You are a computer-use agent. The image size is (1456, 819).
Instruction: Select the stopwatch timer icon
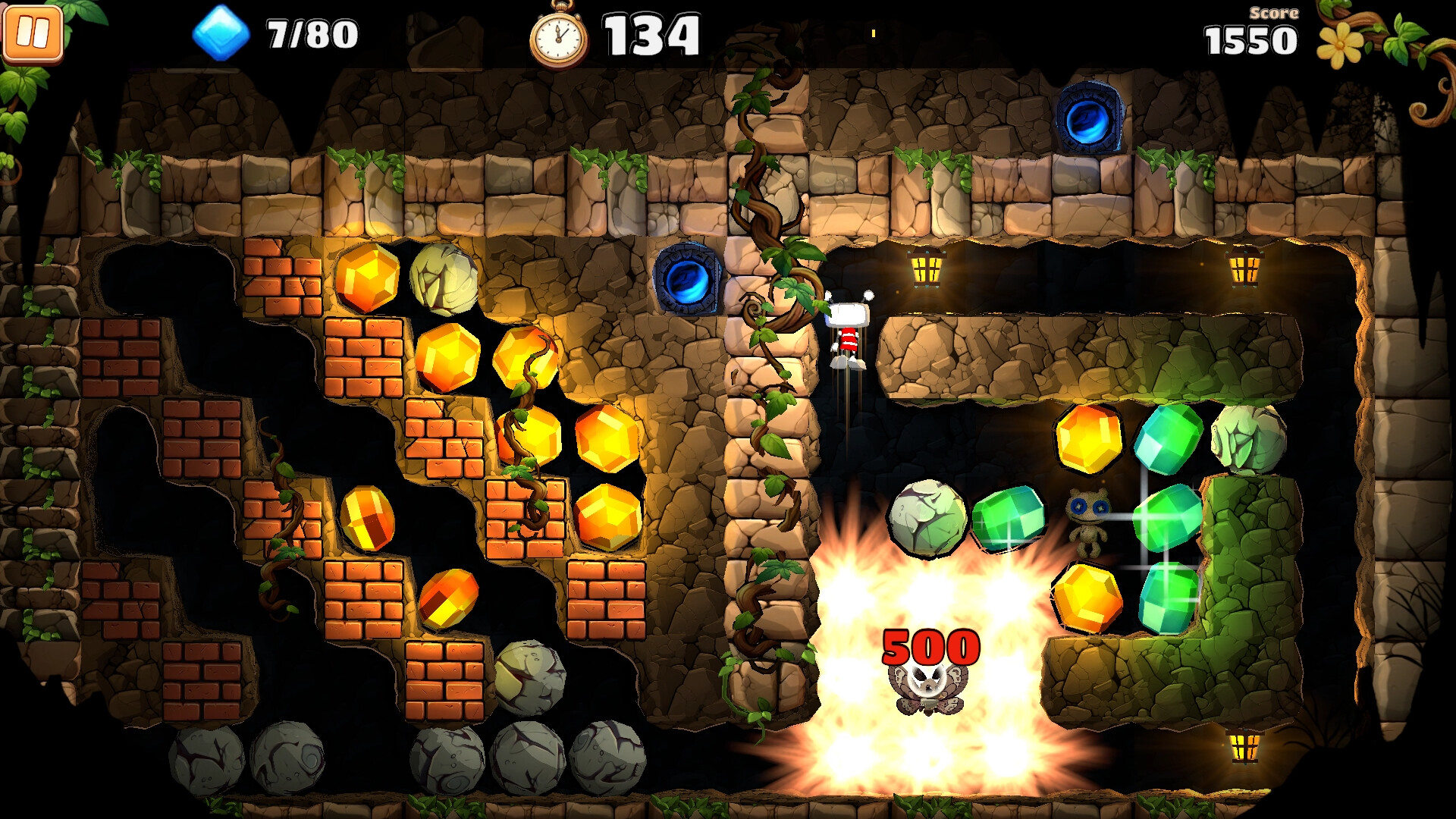559,34
